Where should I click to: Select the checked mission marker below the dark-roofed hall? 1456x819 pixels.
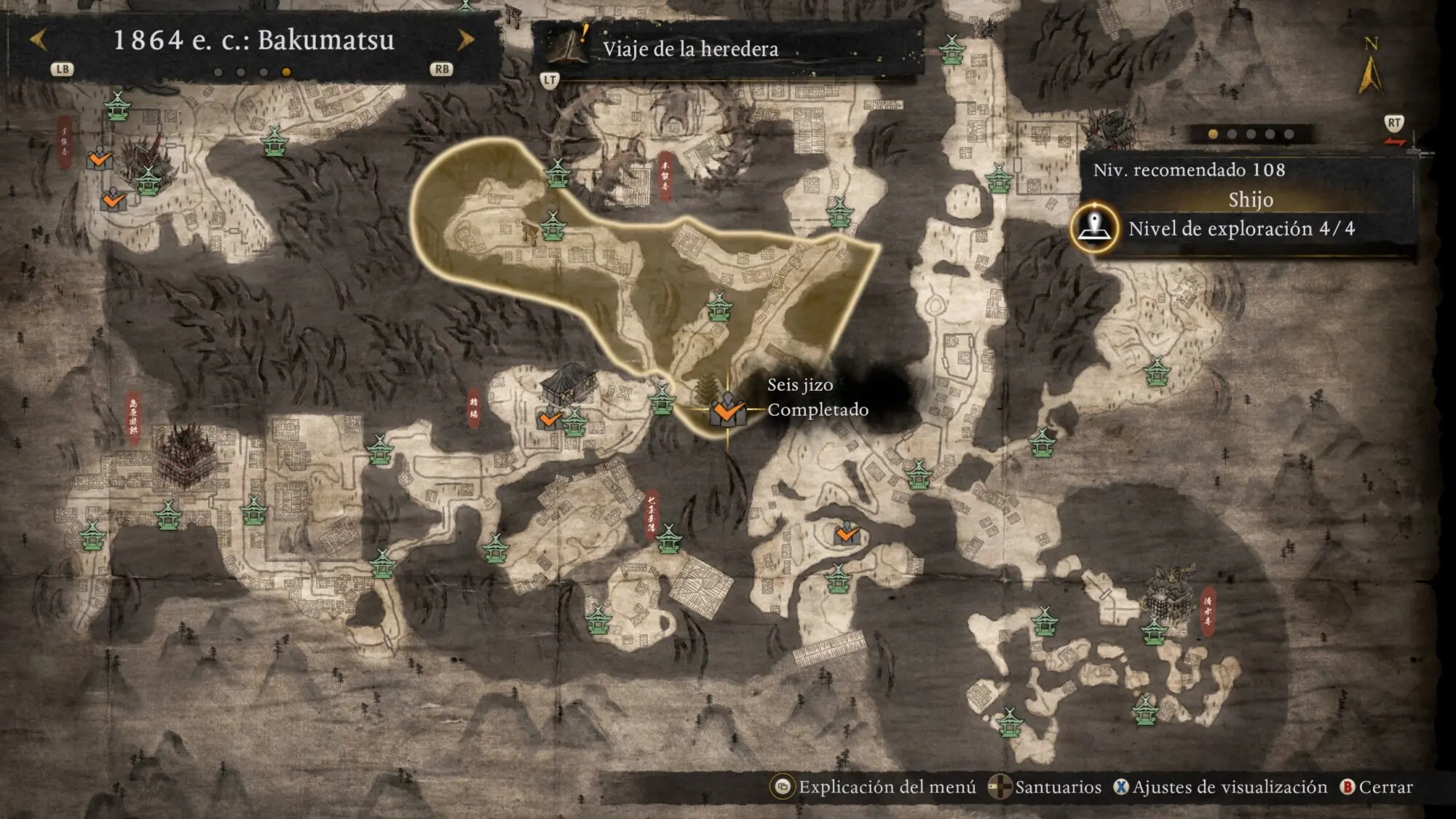click(x=550, y=419)
